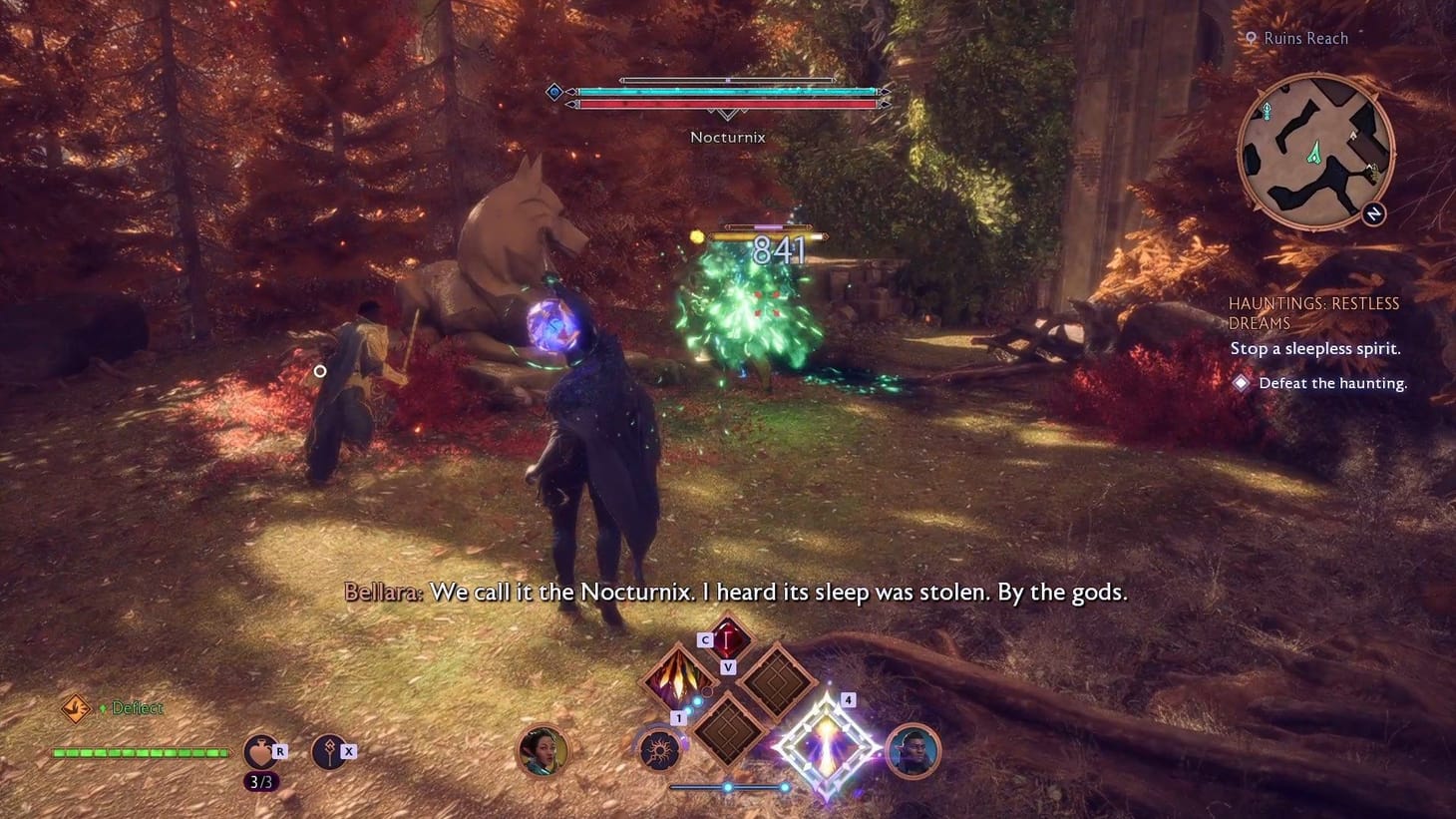
Task: Select the staff rune icon bound to X
Action: click(x=329, y=750)
